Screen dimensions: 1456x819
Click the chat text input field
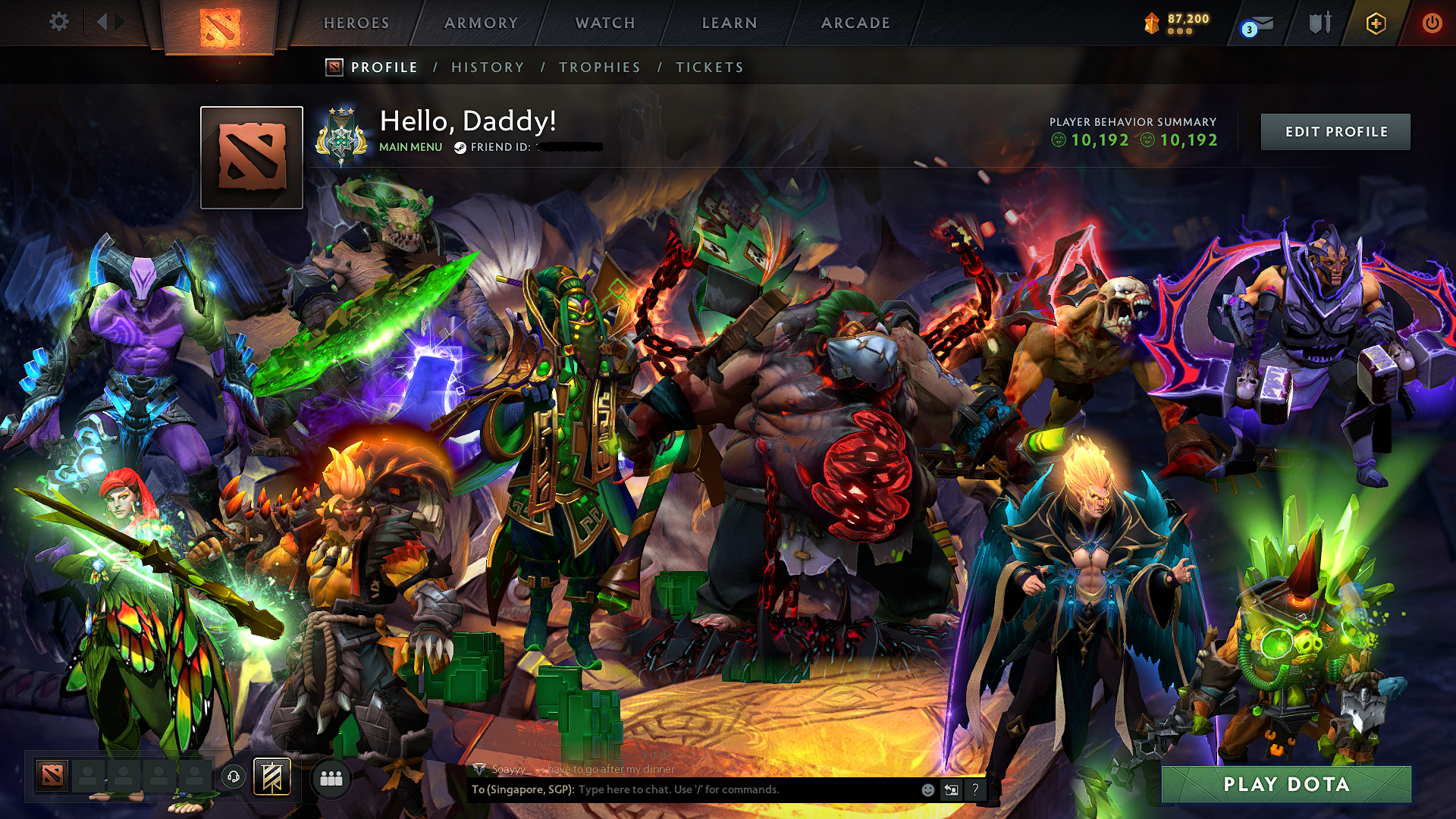pos(720,789)
